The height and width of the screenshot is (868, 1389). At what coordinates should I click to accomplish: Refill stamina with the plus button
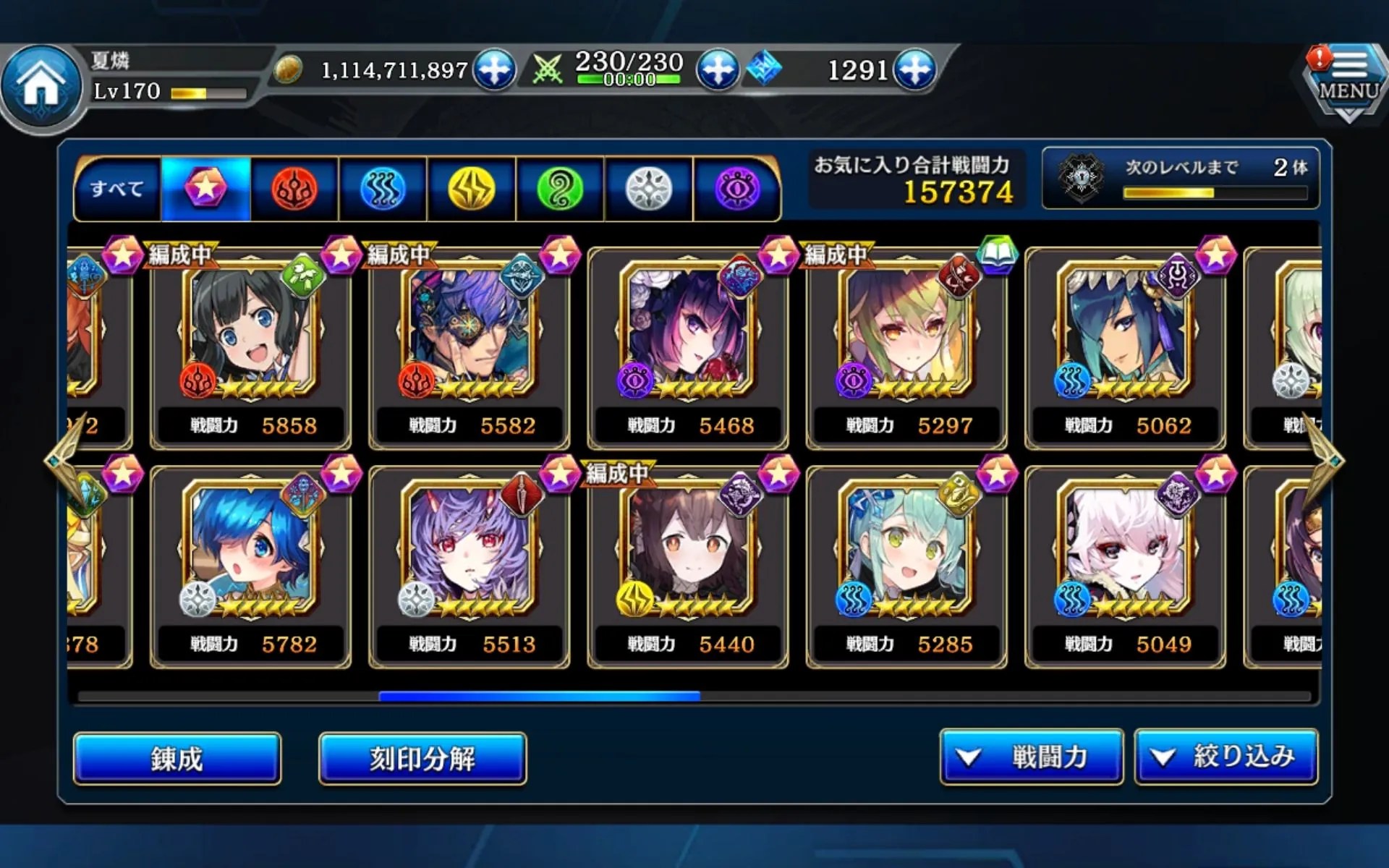pos(717,70)
